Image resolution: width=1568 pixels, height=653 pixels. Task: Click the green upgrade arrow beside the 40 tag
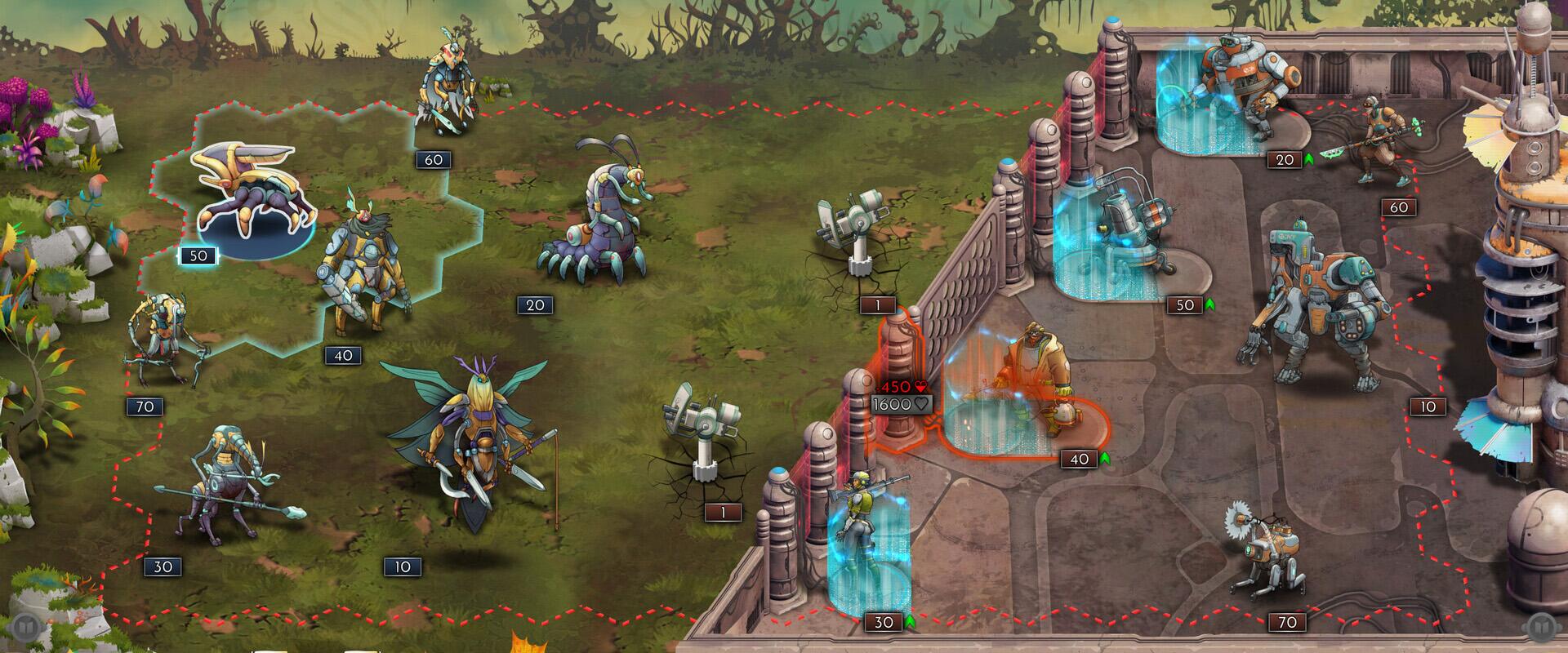click(1105, 460)
